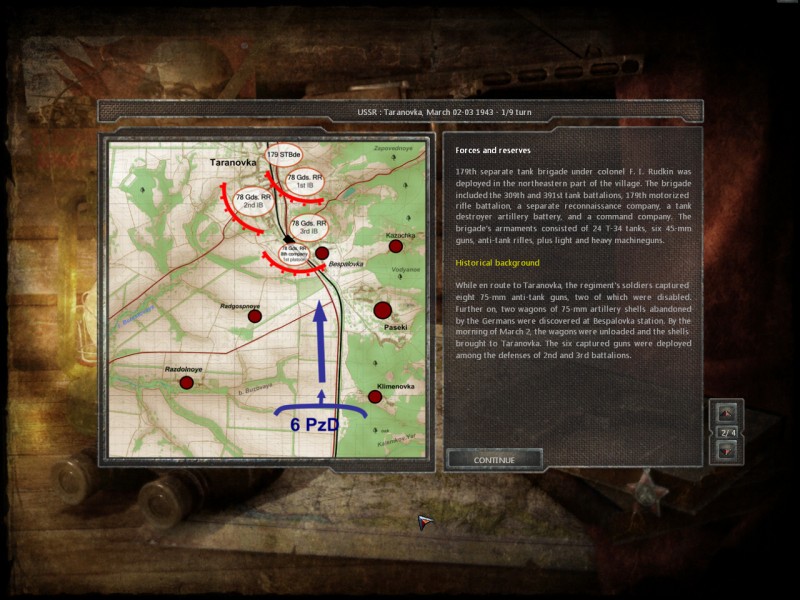Image resolution: width=800 pixels, height=600 pixels.
Task: Advance to the next briefing page
Action: [727, 450]
